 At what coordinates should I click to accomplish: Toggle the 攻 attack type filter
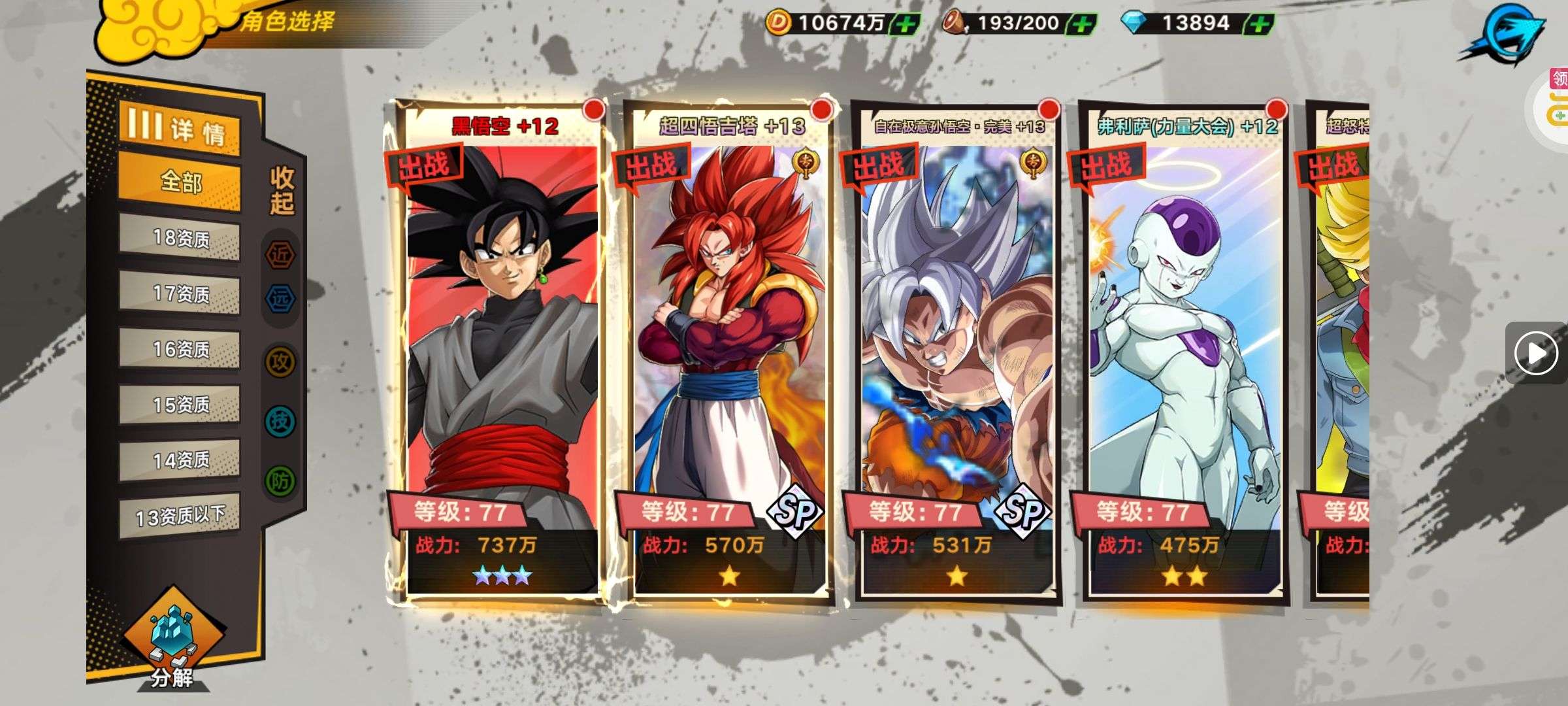(280, 361)
